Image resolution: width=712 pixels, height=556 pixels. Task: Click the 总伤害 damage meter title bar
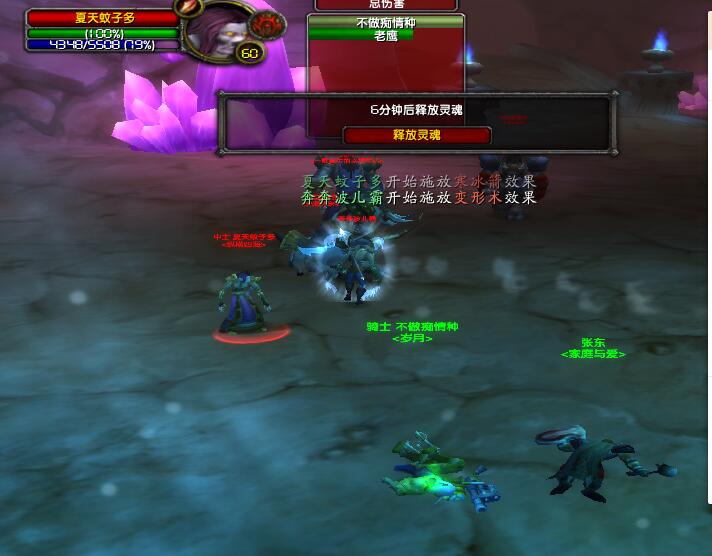(x=389, y=5)
